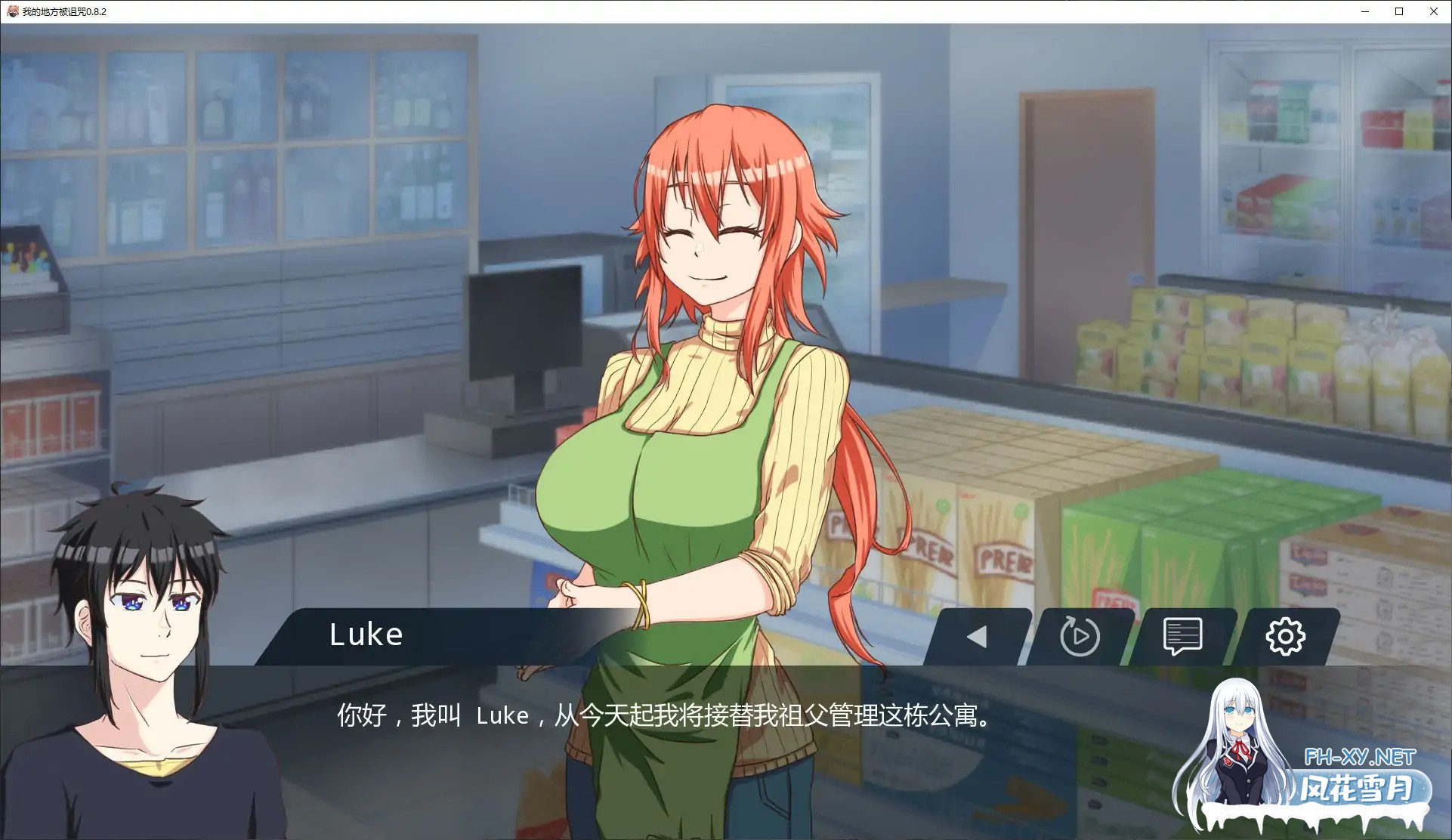Close the 我的地方被诅咒 game window
Viewport: 1452px width, 840px height.
tap(1434, 11)
